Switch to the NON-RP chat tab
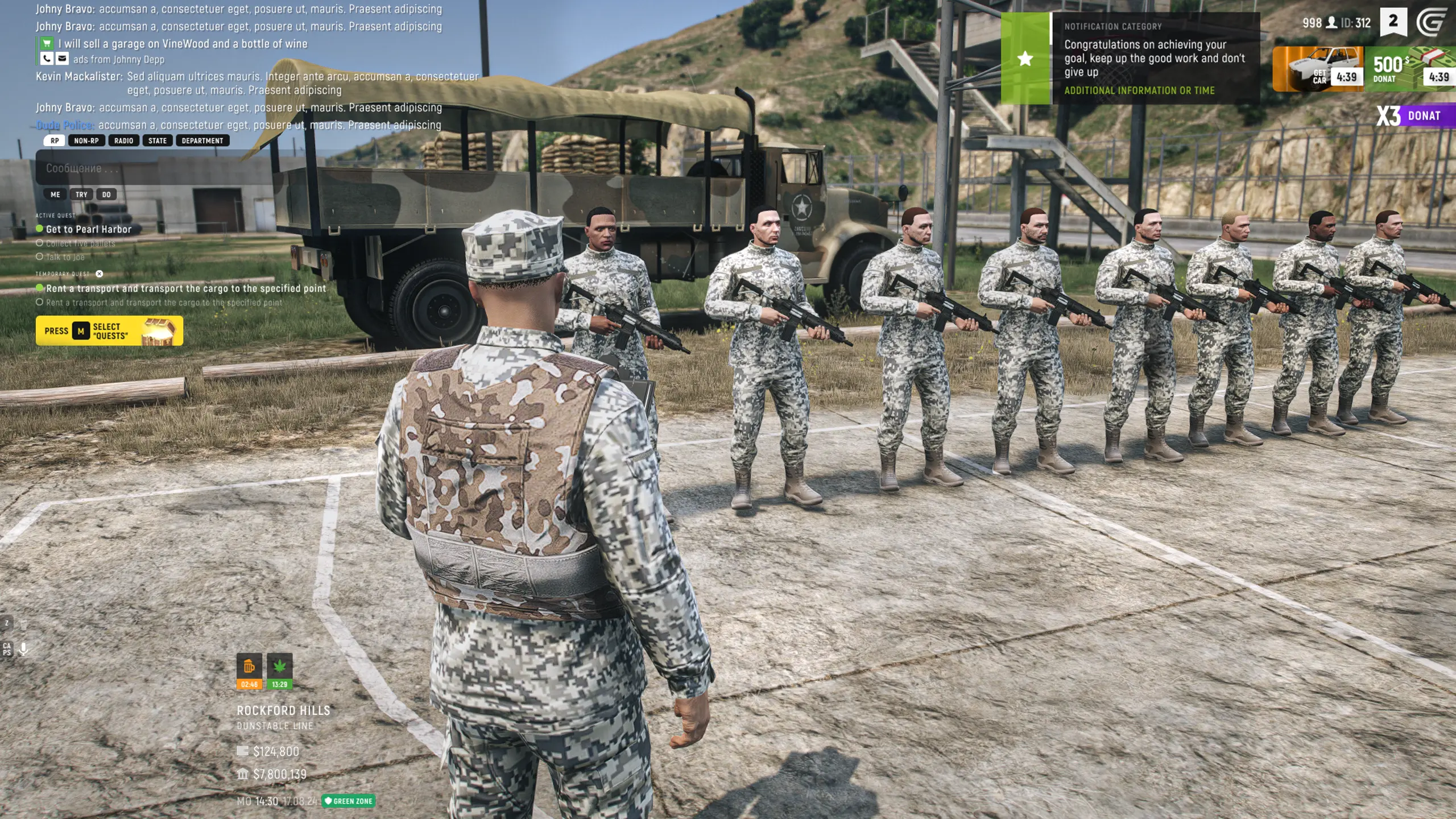The width and height of the screenshot is (1456, 819). (x=86, y=140)
